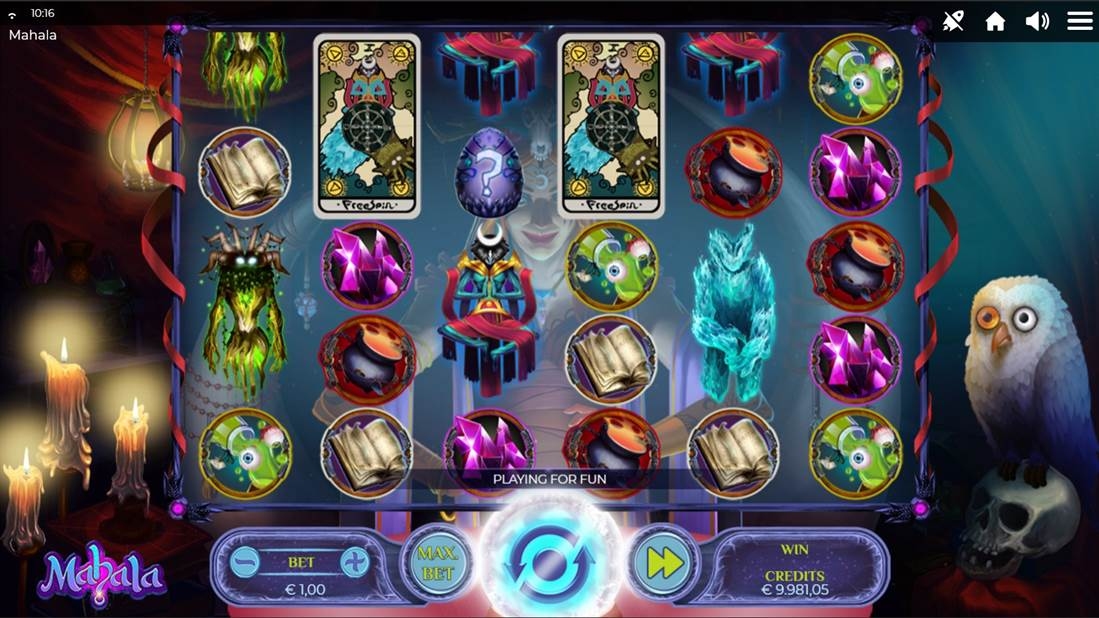1099x618 pixels.
Task: Open the hamburger menu
Action: pos(1080,21)
